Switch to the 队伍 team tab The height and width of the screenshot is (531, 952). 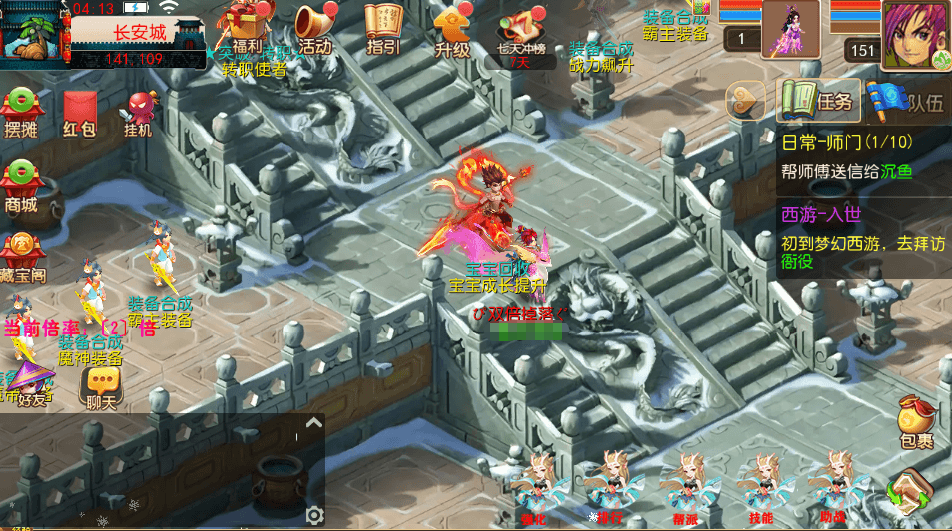click(906, 100)
